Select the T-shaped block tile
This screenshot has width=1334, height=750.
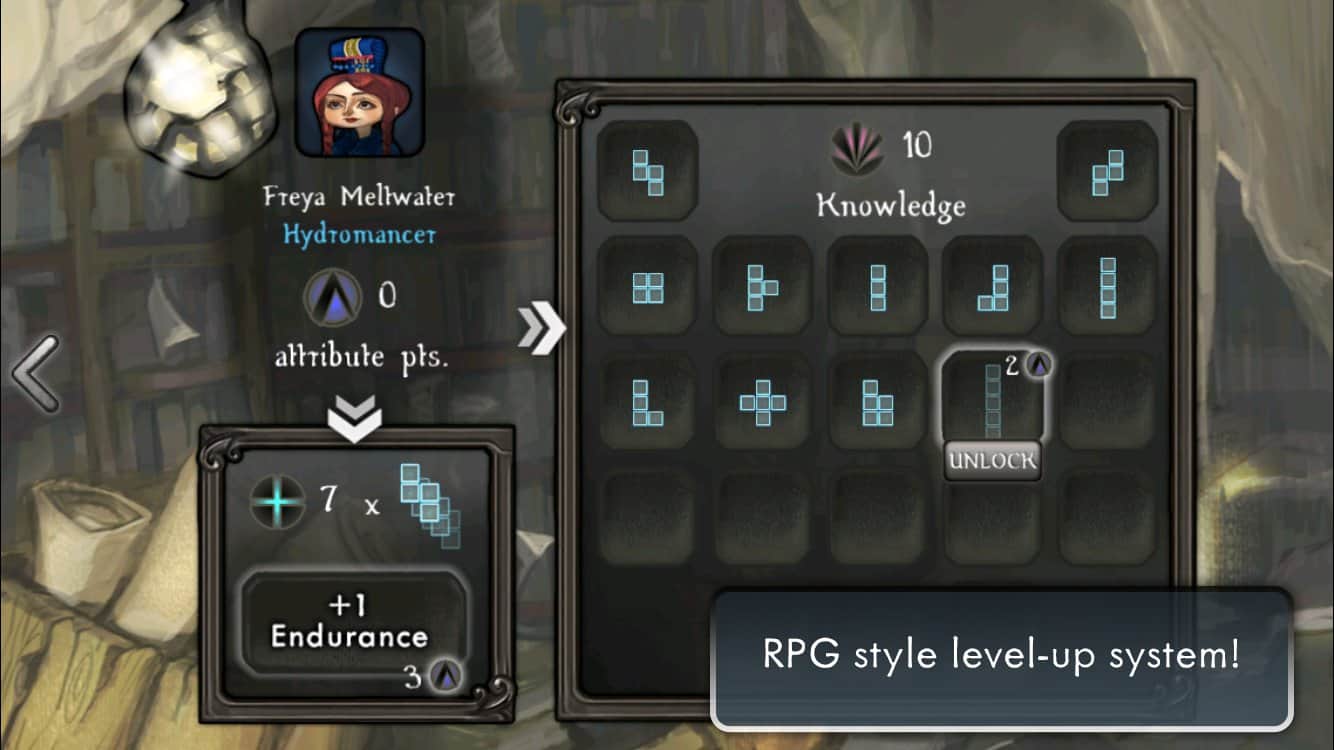tap(762, 288)
